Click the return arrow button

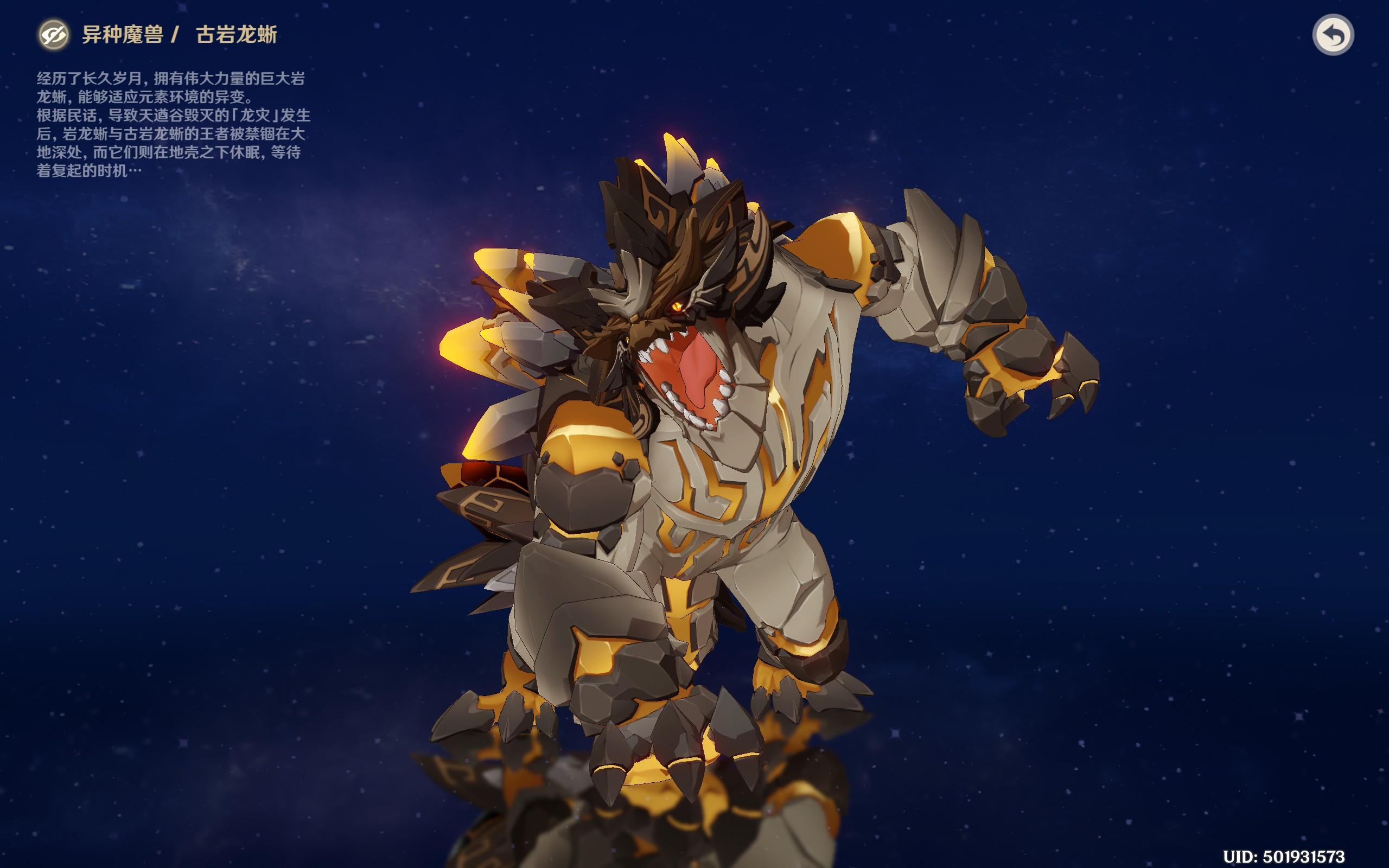tap(1333, 35)
